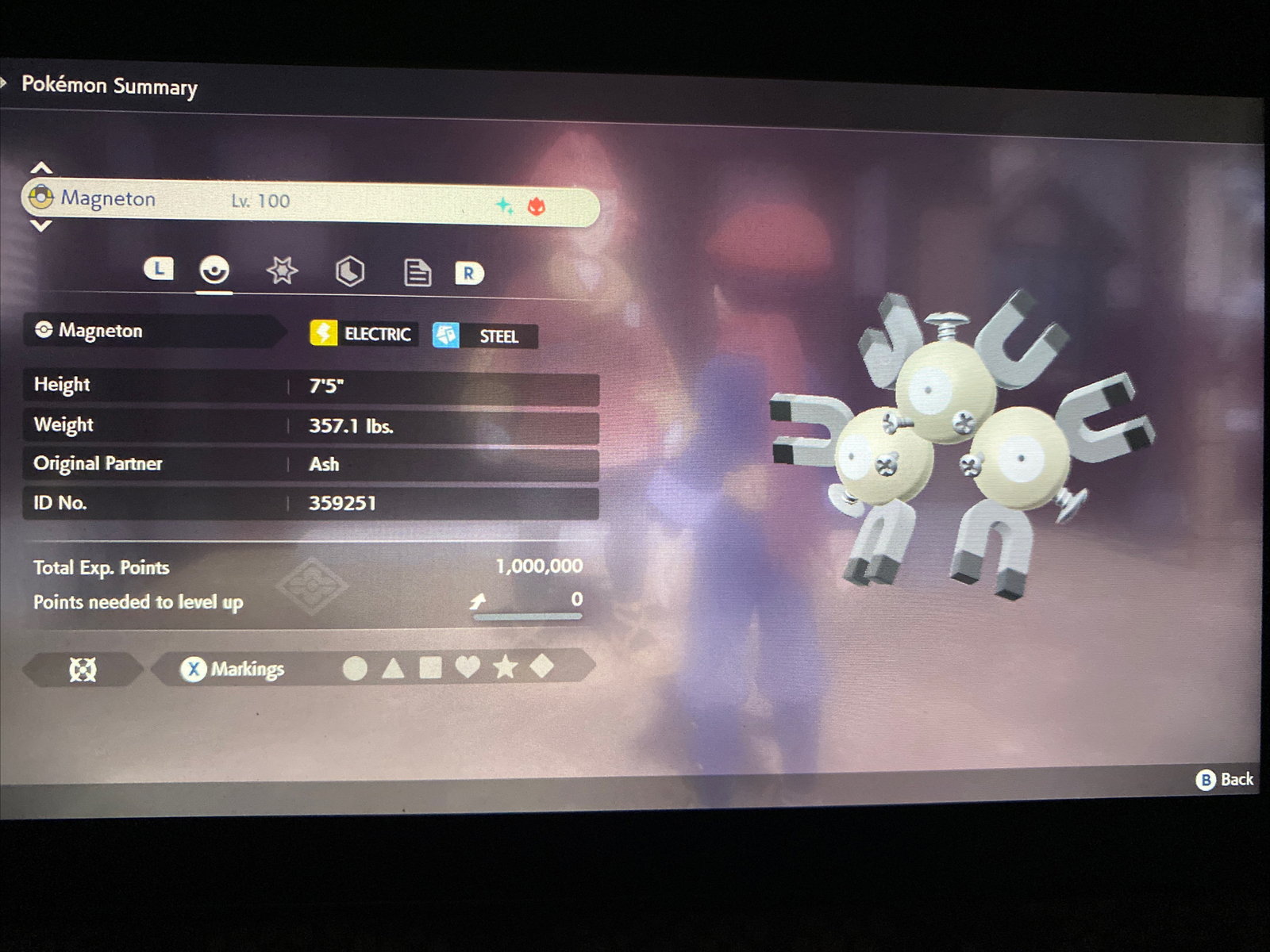Select the star-shaped moves tab

[283, 272]
